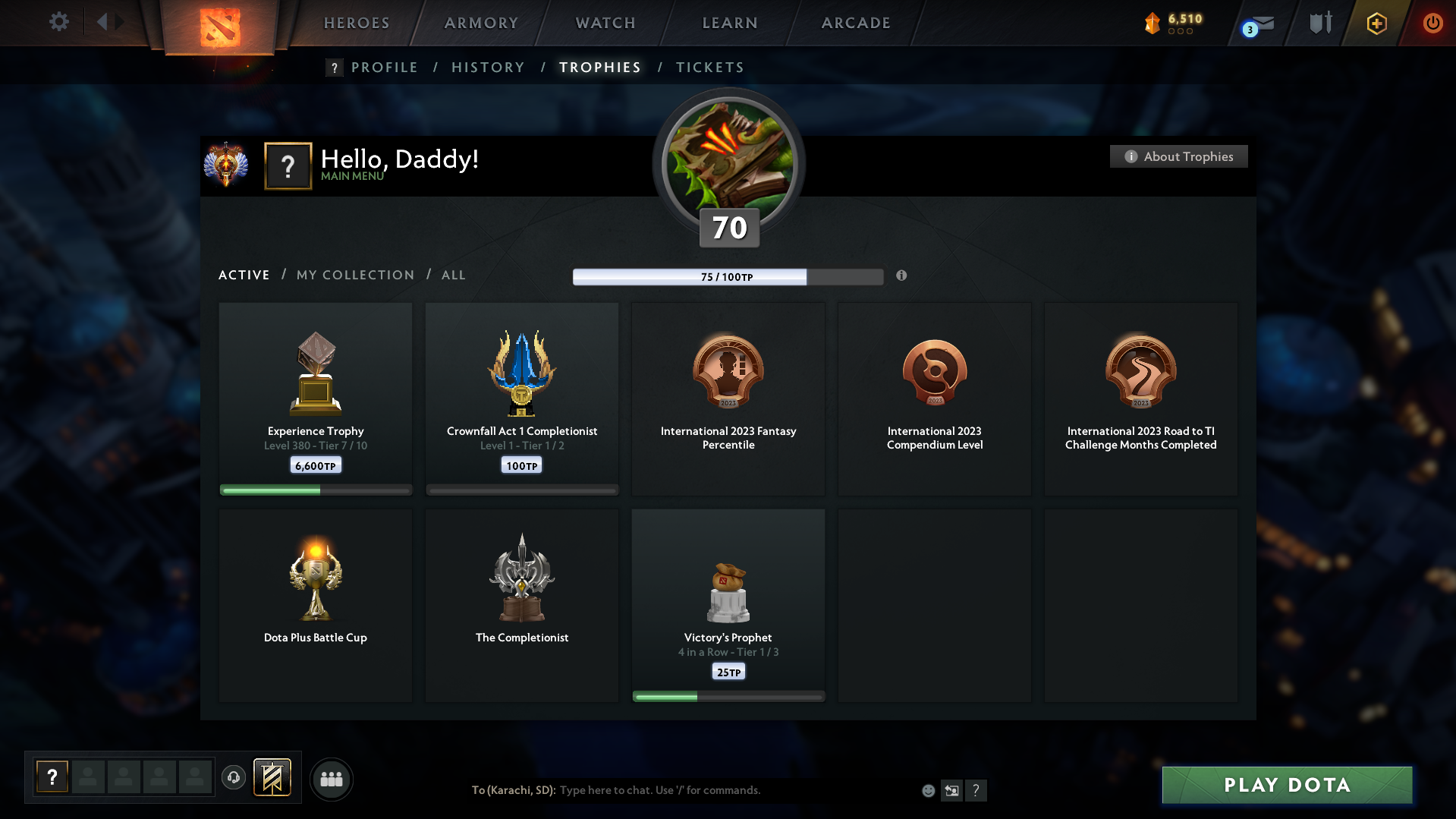Open the settings gear
Screen dimensions: 1456x819
pos(58,22)
